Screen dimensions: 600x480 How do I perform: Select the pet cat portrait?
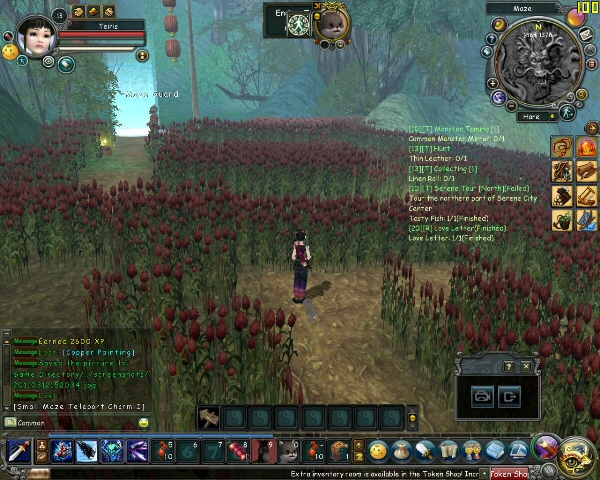(x=330, y=24)
